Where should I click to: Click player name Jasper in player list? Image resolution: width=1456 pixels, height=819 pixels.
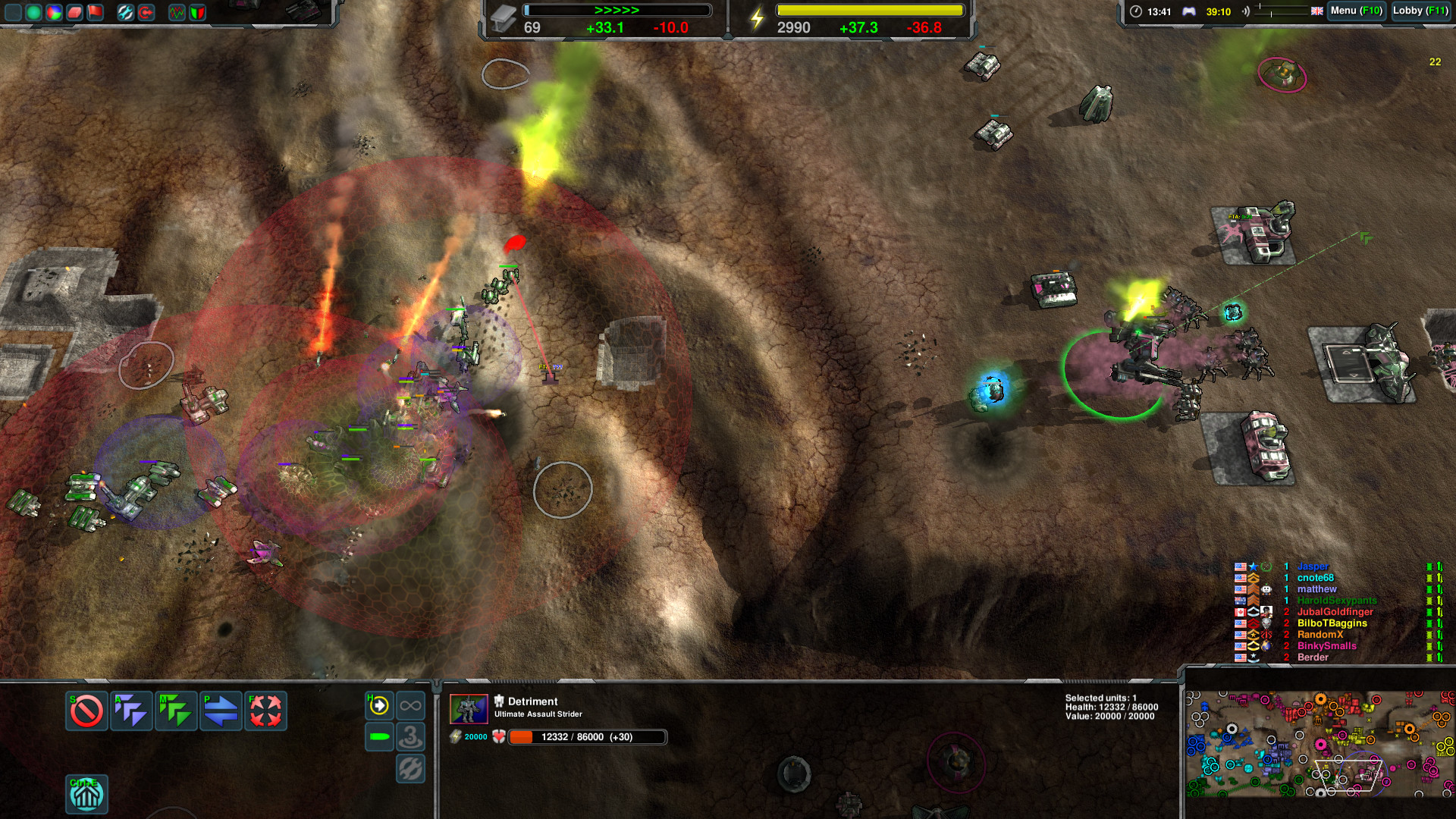pyautogui.click(x=1314, y=566)
